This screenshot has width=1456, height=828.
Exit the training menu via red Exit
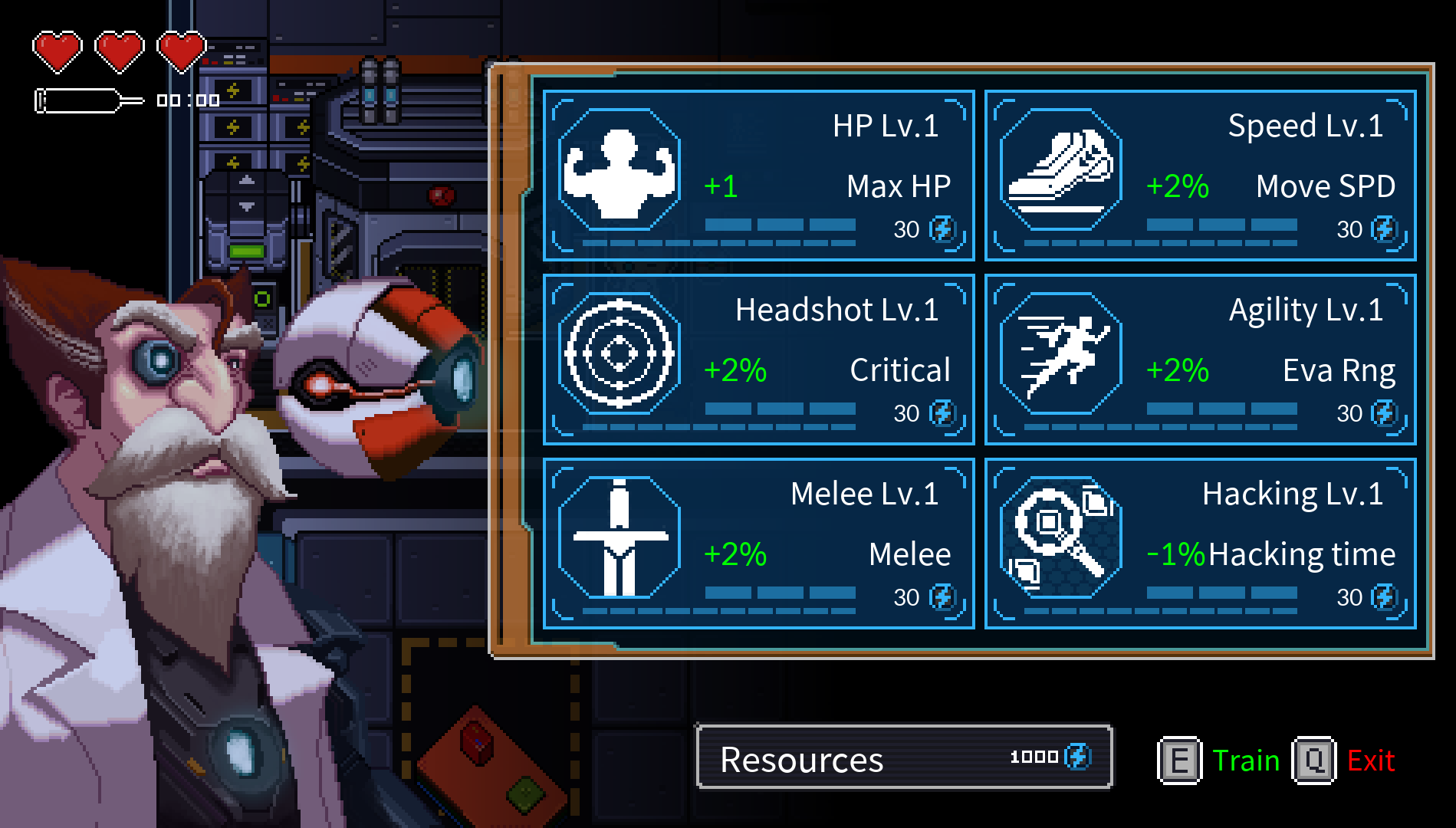point(1370,761)
